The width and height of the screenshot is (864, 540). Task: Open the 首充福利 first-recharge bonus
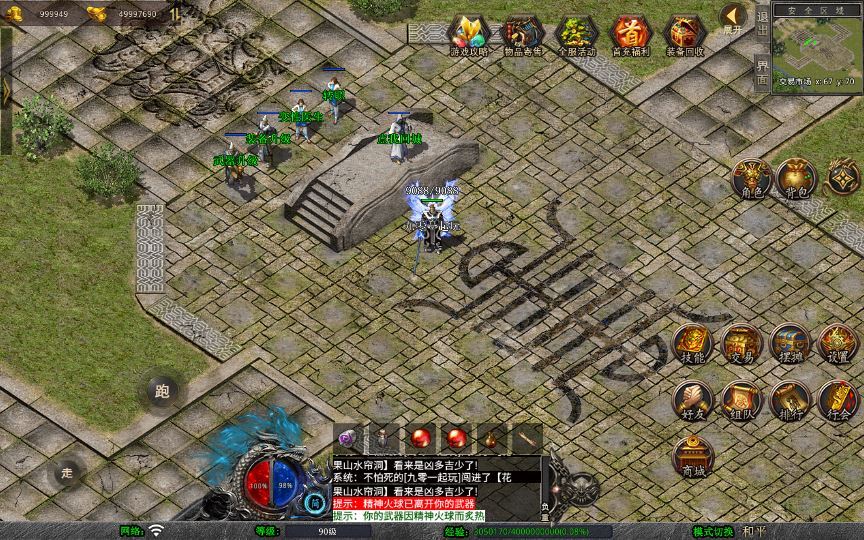(x=631, y=34)
